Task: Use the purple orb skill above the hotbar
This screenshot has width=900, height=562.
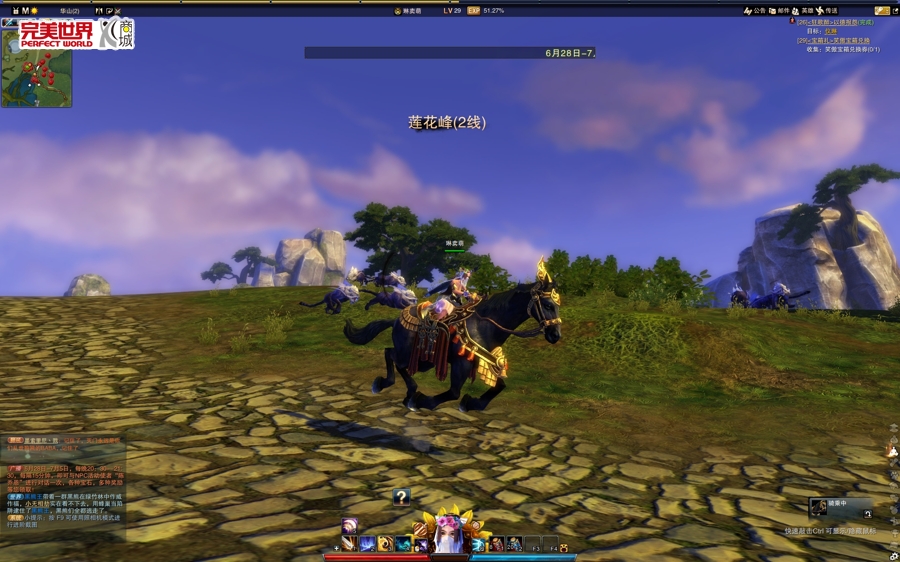Action: point(349,526)
